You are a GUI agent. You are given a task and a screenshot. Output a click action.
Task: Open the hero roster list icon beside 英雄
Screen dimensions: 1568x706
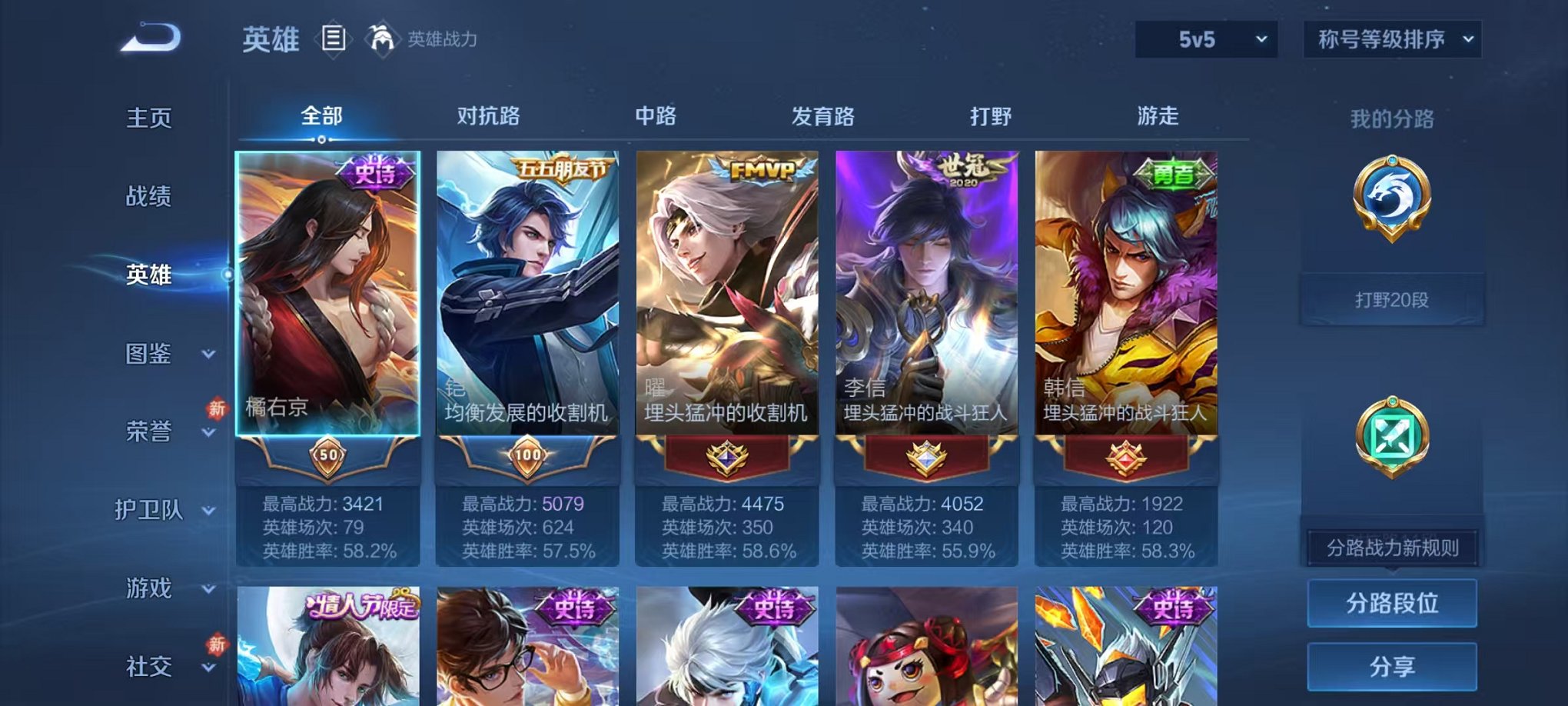click(x=334, y=39)
